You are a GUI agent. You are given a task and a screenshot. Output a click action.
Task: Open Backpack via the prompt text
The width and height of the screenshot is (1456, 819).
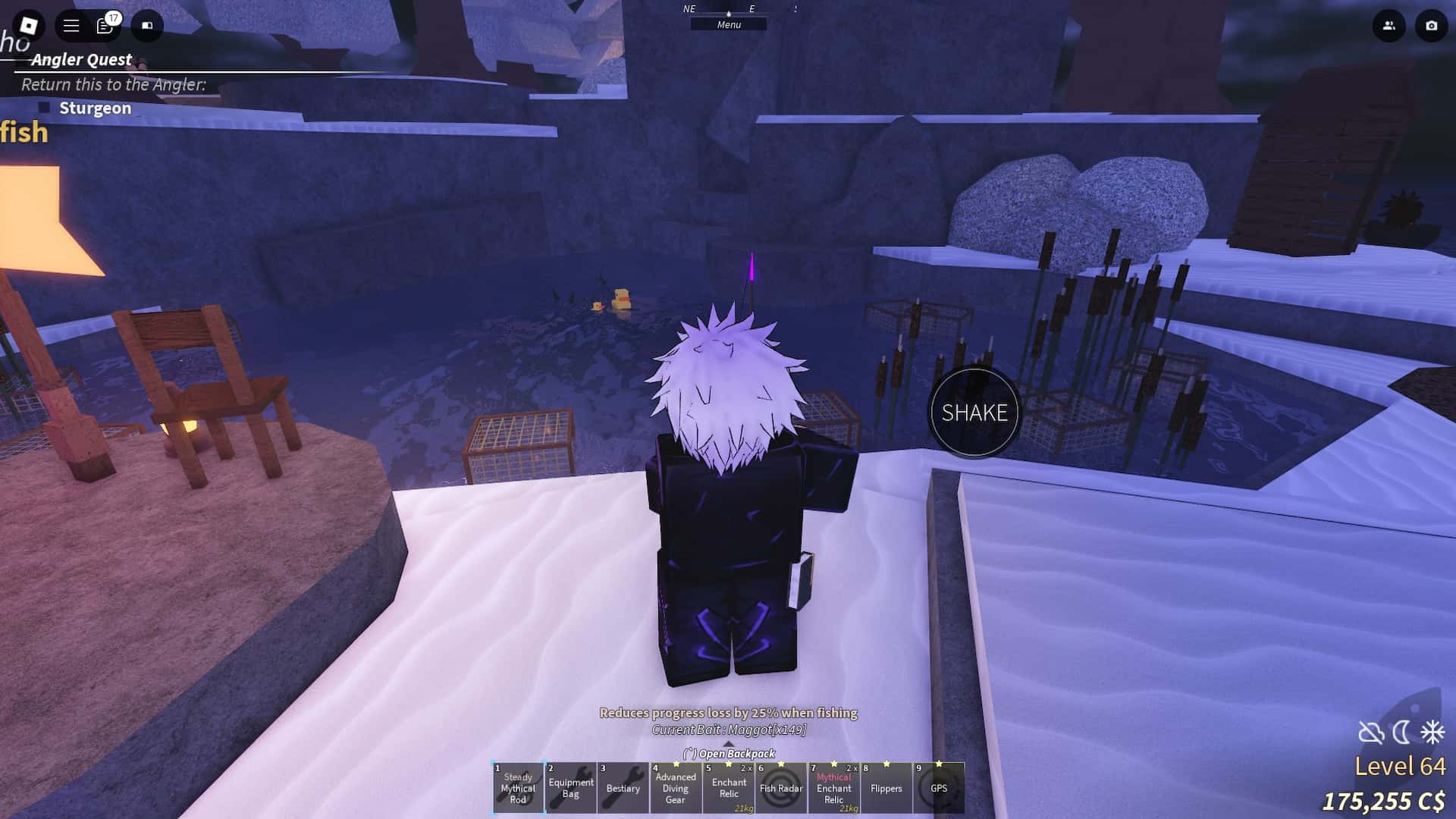point(730,754)
